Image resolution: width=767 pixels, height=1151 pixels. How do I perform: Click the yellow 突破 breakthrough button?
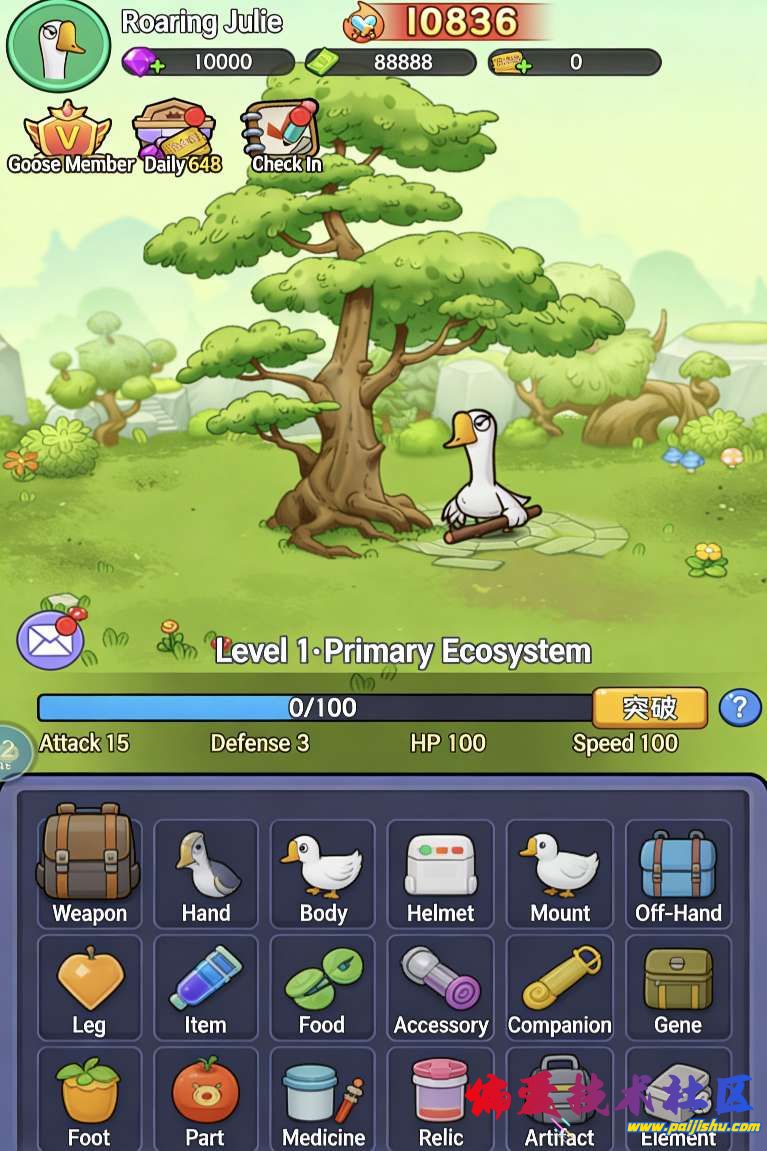[649, 708]
